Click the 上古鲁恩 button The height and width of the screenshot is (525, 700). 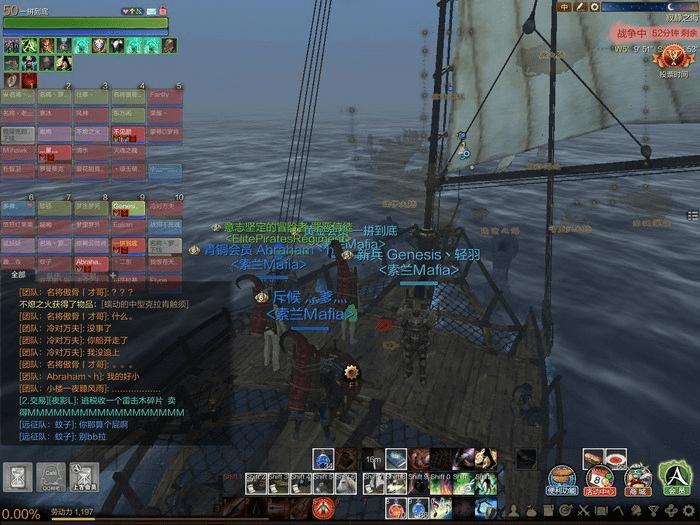(84, 476)
